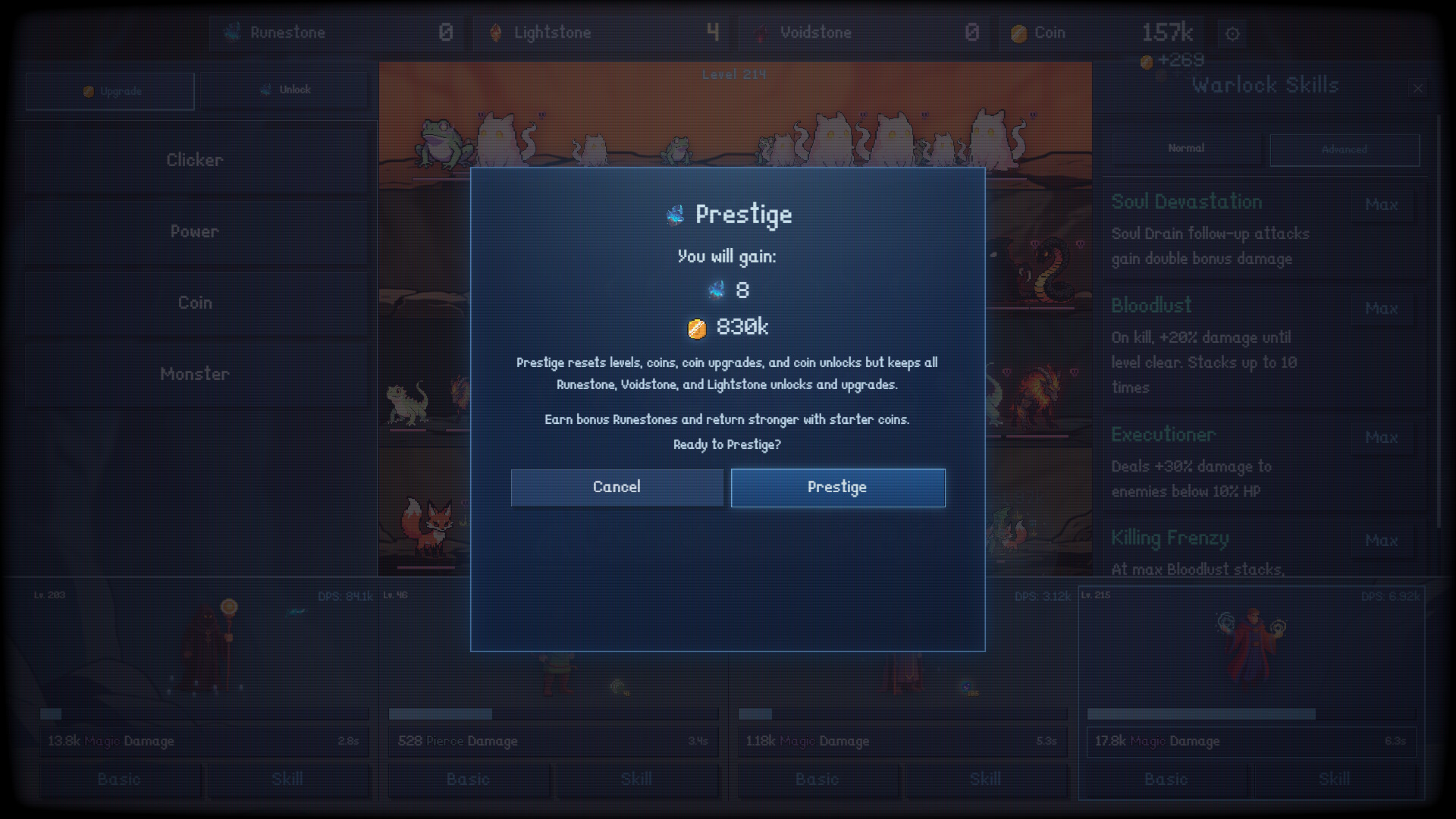This screenshot has height=819, width=1456.
Task: Click the coin icon on the Upgrade button
Action: click(87, 91)
